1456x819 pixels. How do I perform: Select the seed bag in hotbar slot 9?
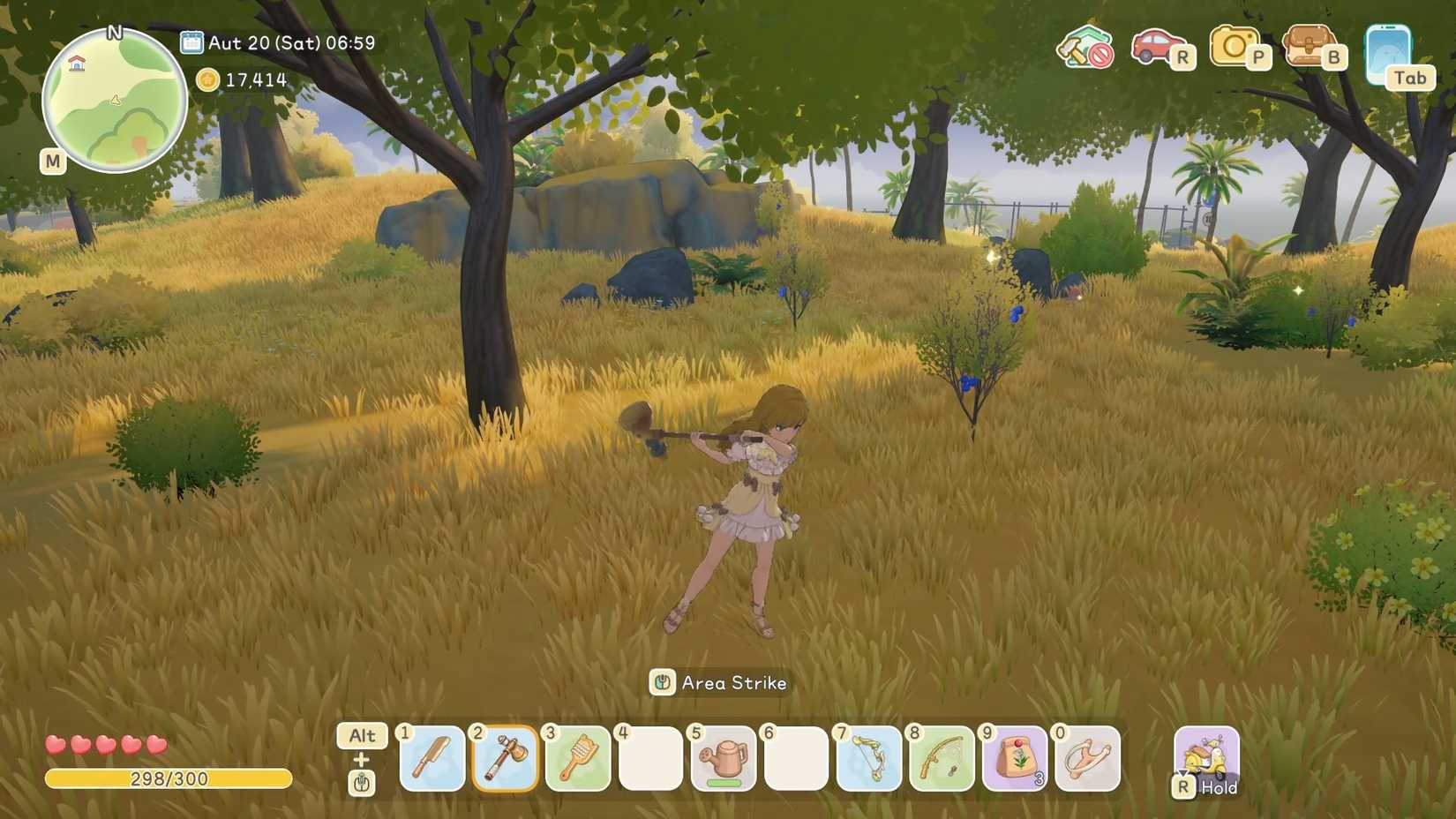[1014, 760]
